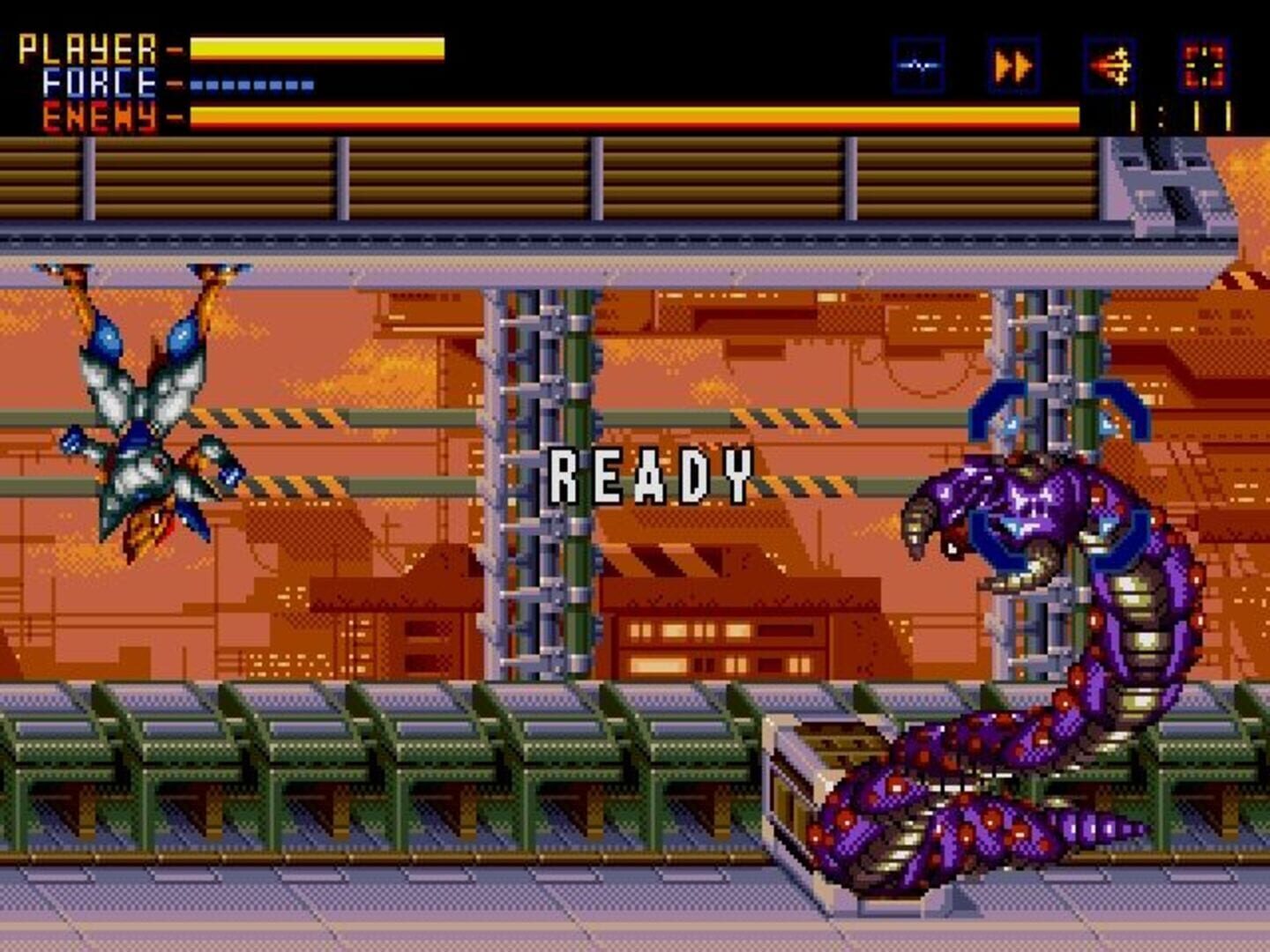
Task: Click the READY text in screen center
Action: coord(650,475)
